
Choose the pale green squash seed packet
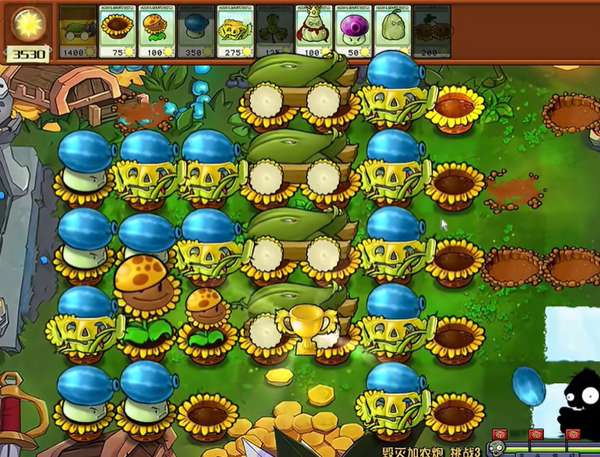[391, 31]
